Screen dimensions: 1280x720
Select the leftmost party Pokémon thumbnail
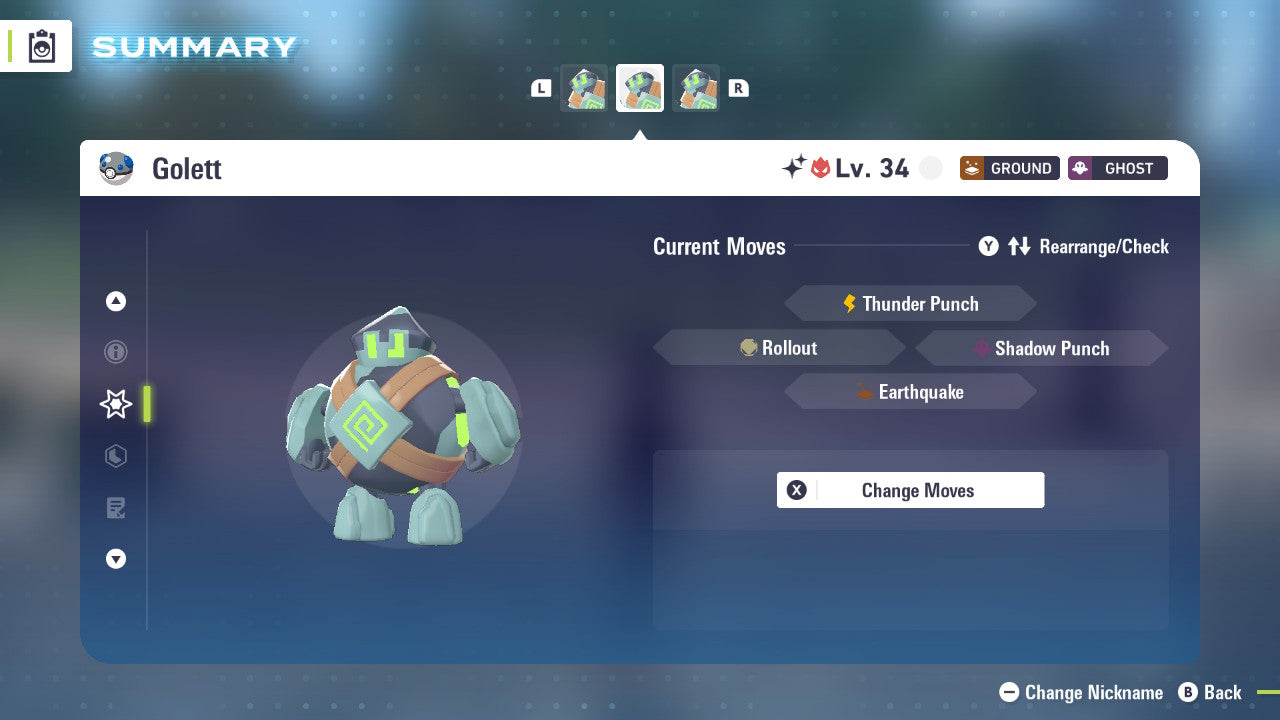coord(584,87)
